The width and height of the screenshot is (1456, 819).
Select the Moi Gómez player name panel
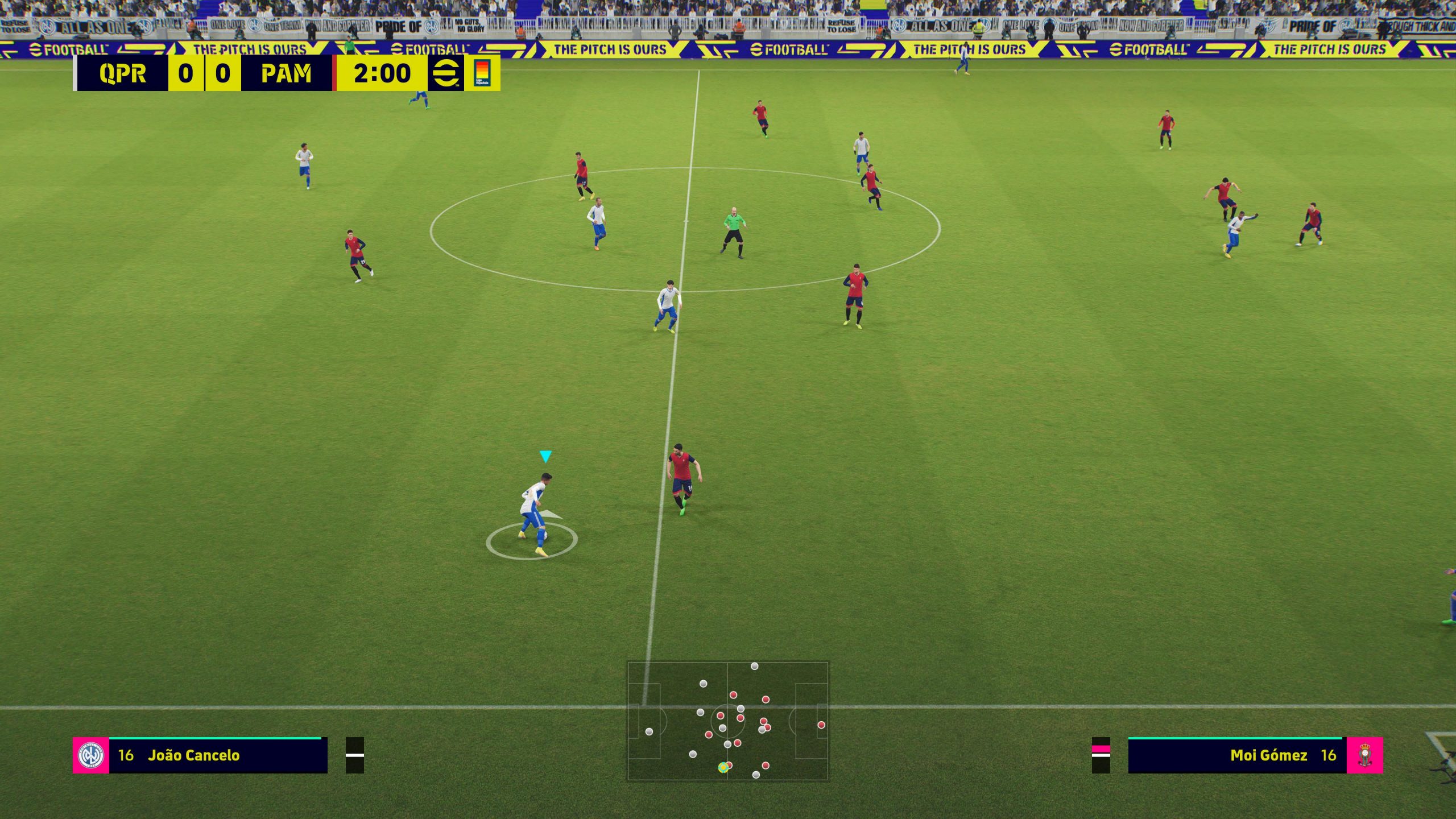point(1237,755)
